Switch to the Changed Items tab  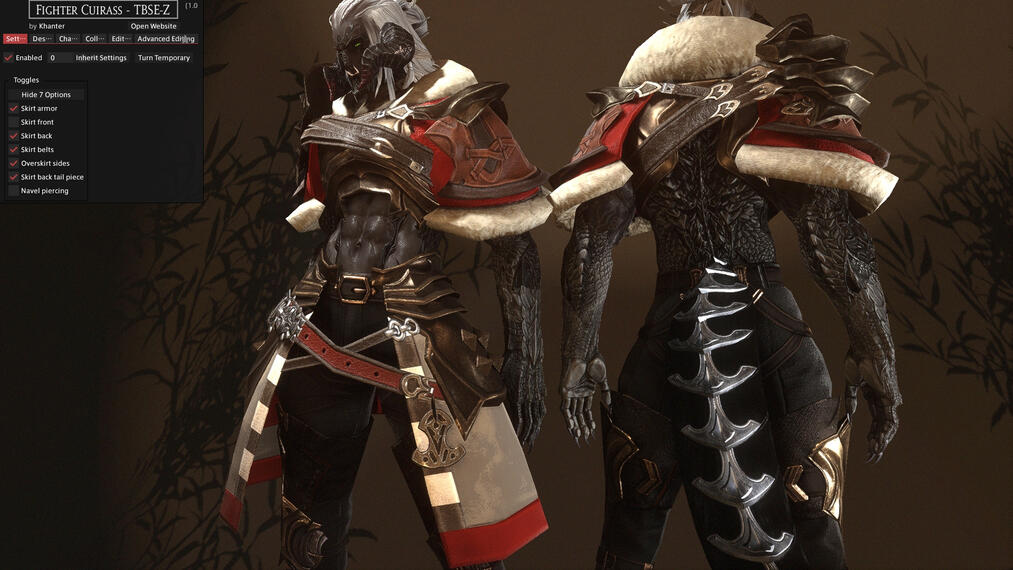click(67, 39)
